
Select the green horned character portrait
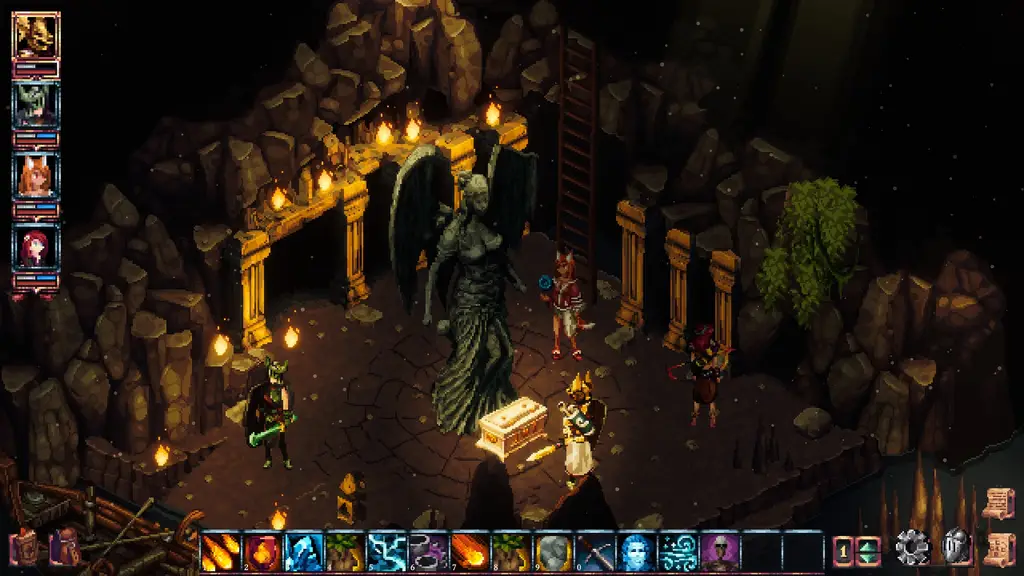[x=37, y=105]
